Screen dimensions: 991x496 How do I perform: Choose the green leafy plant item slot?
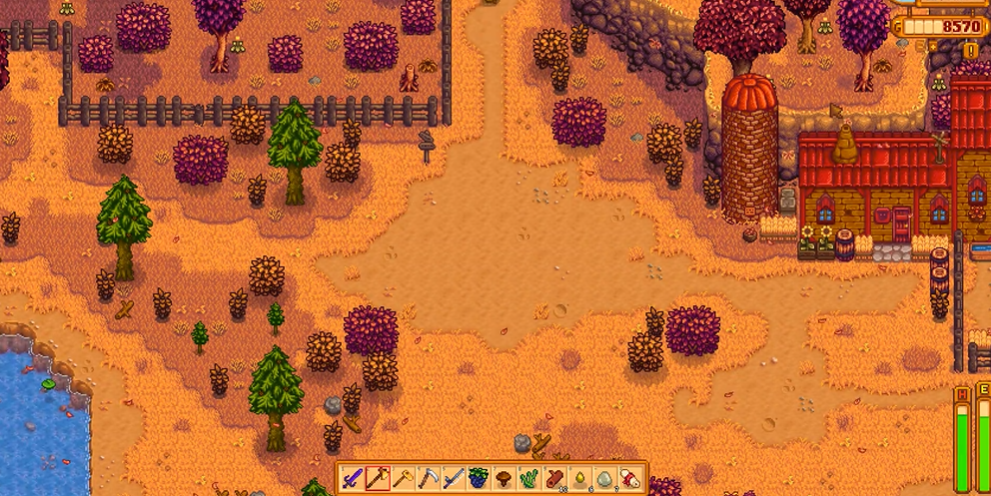[530, 478]
